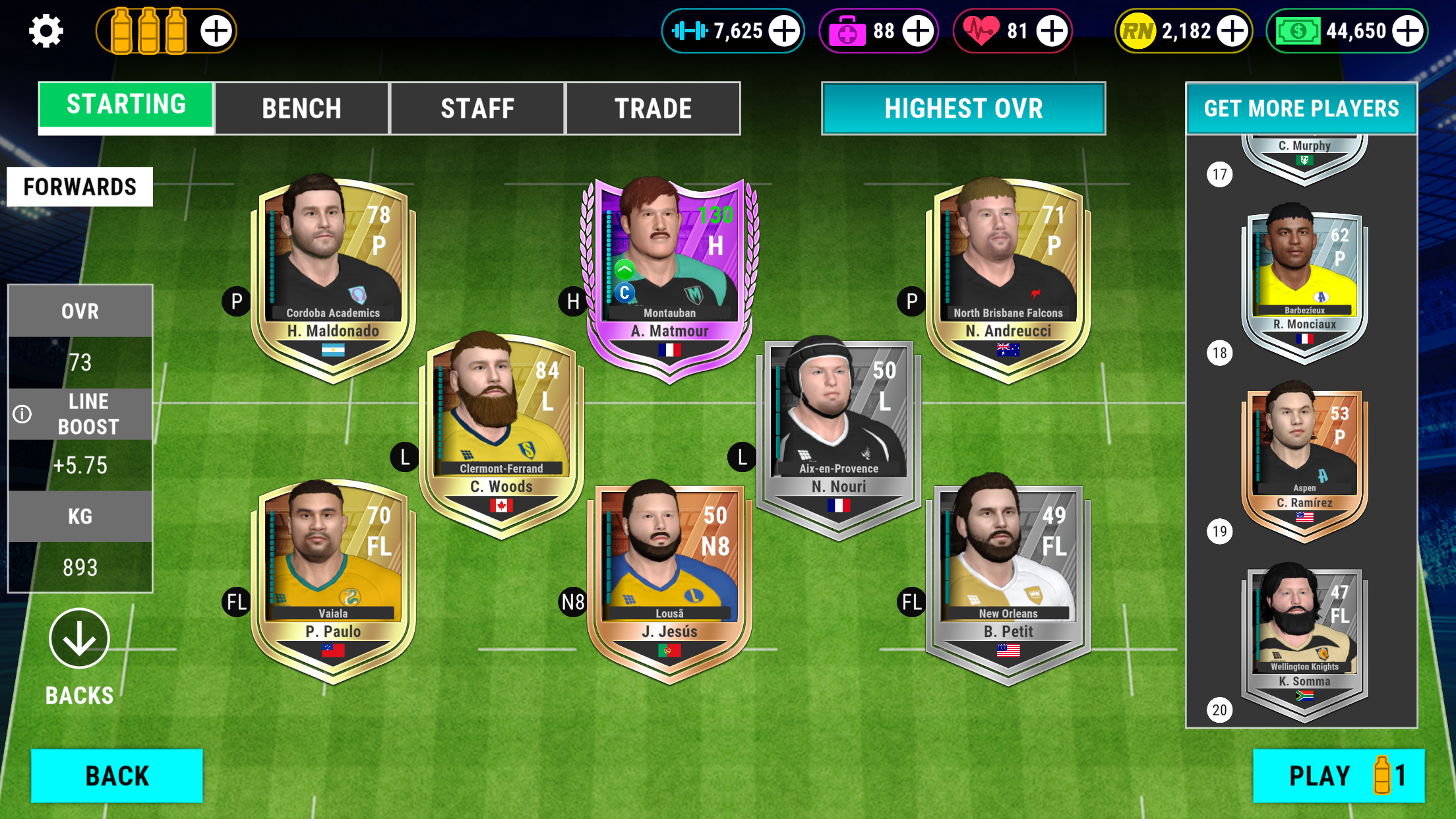1456x819 pixels.
Task: Choose R. Monciaux from the player list
Action: pyautogui.click(x=1304, y=284)
